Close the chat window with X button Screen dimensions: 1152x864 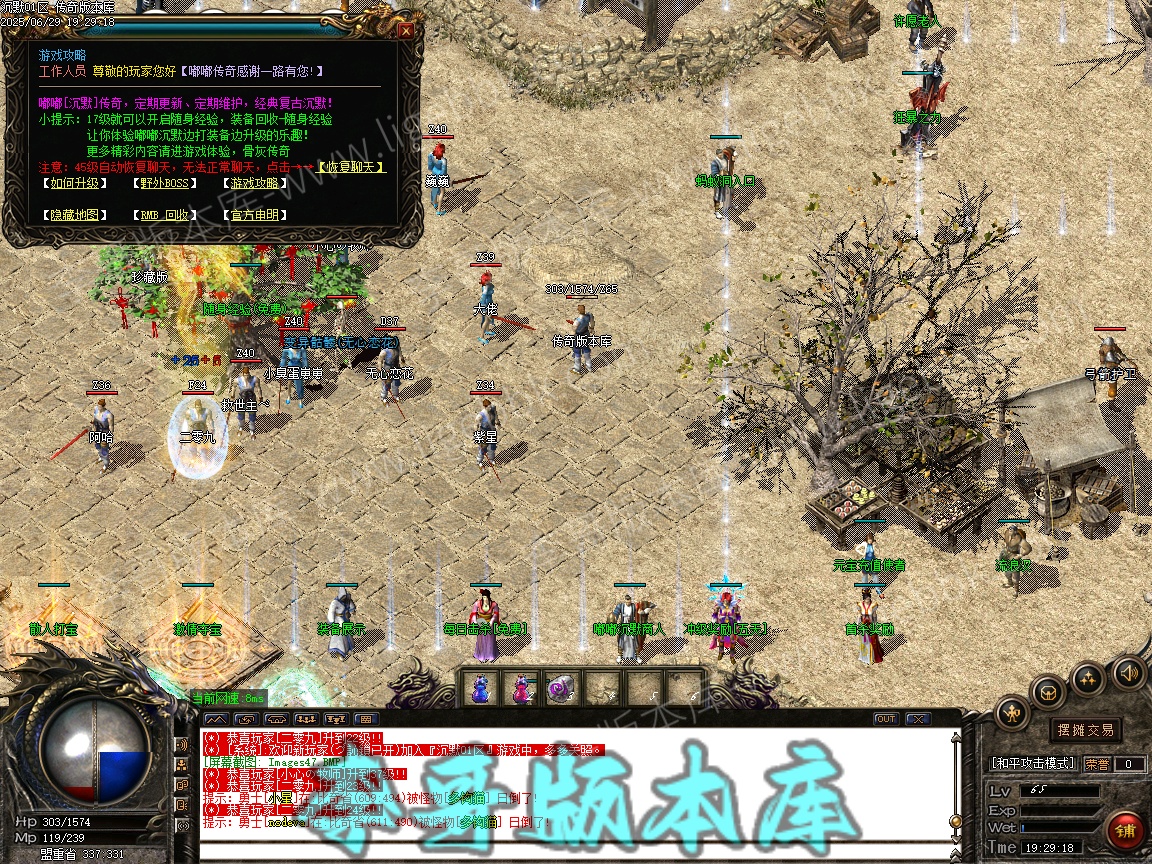point(917,719)
